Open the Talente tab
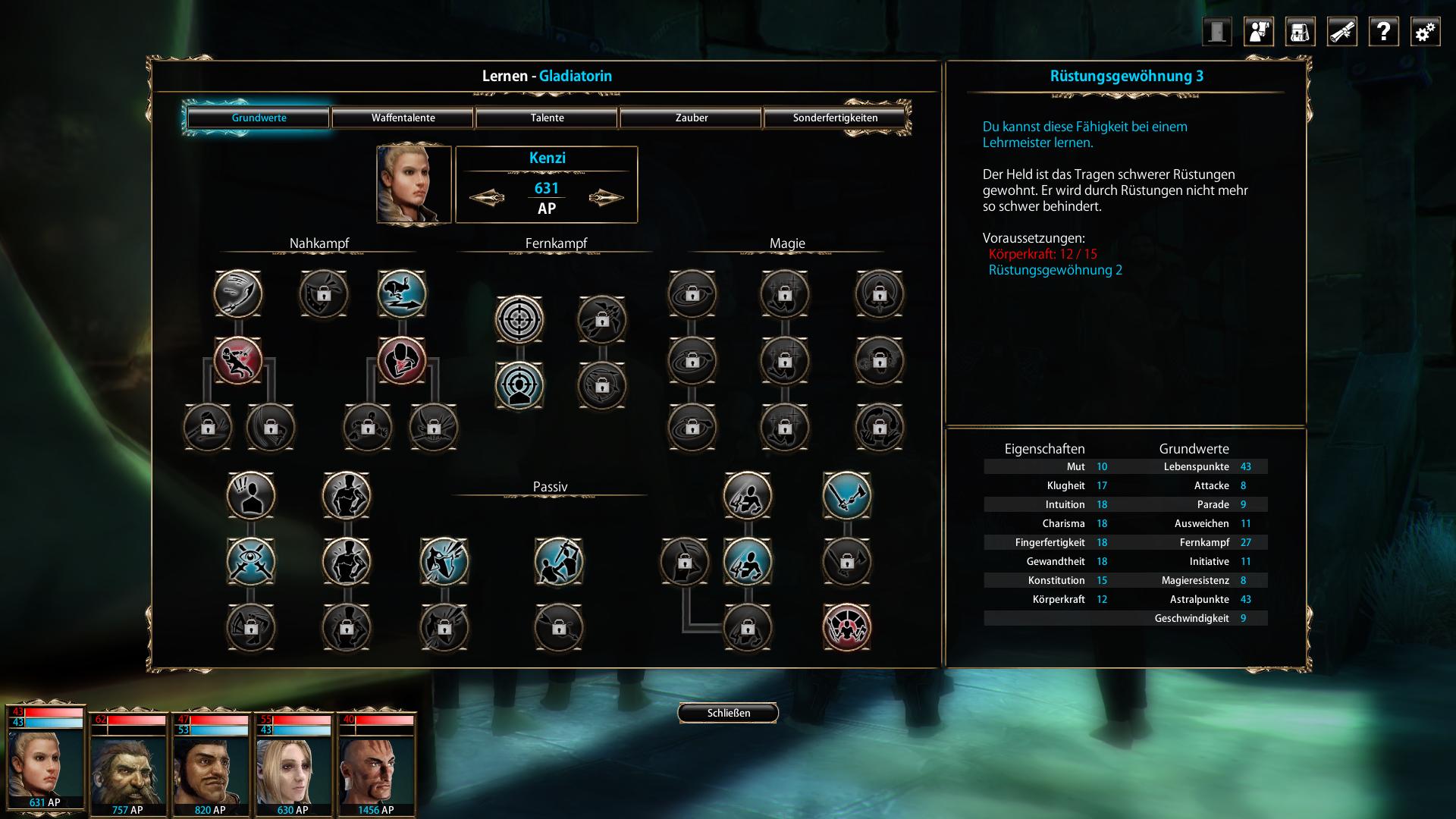This screenshot has height=819, width=1456. pos(547,118)
